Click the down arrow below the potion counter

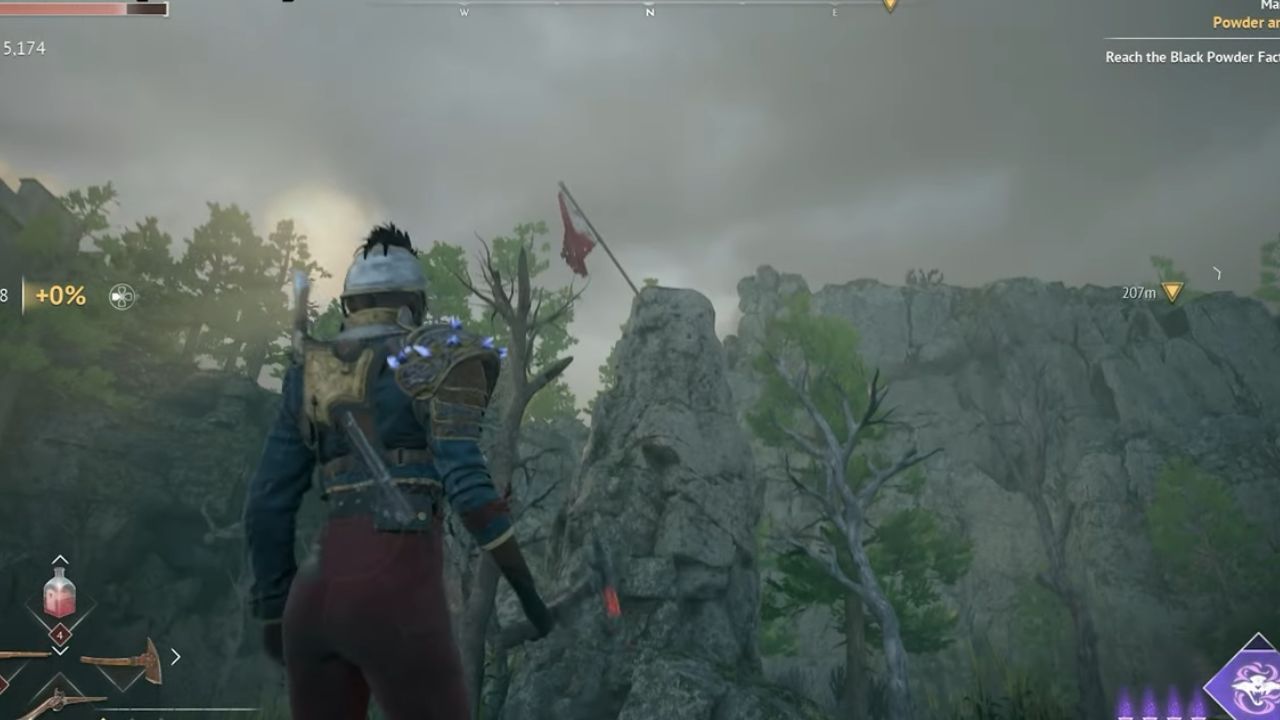[60, 651]
